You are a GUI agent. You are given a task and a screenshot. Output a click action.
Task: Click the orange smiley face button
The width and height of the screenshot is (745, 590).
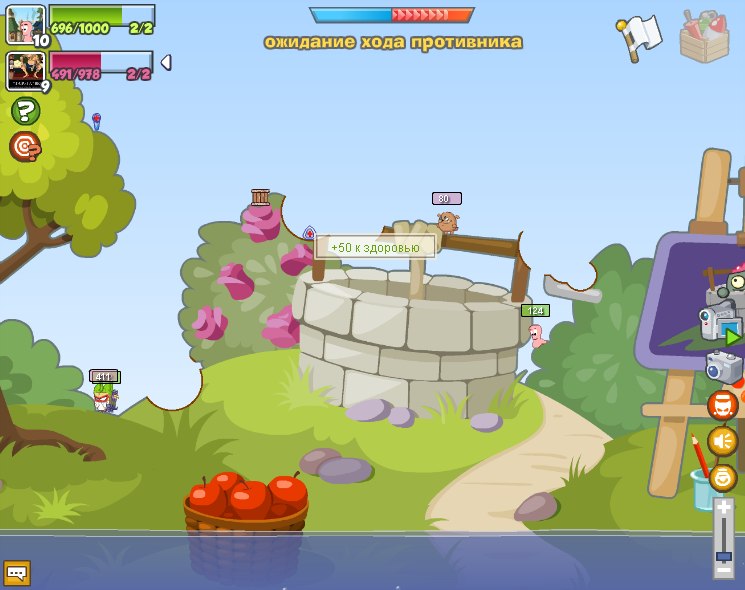[723, 477]
